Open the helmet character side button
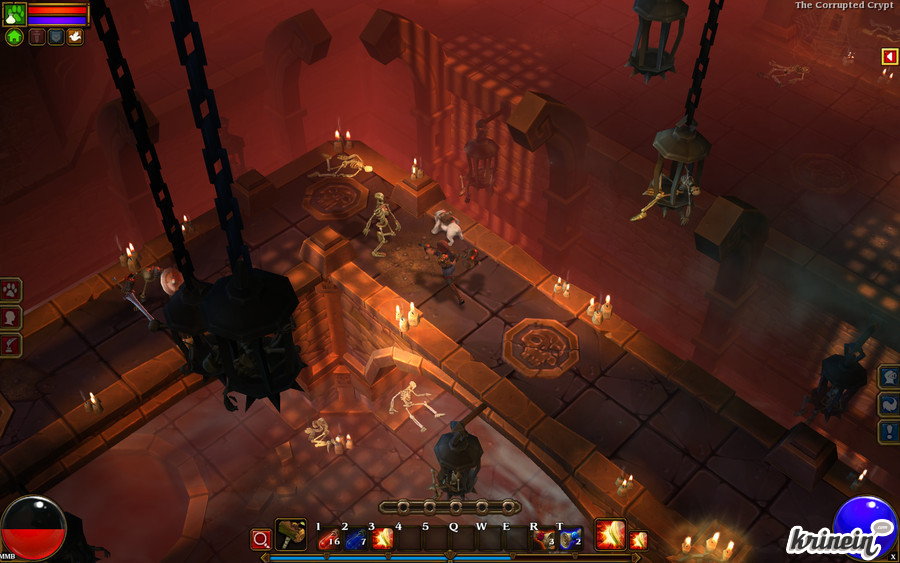900x563 pixels. pos(889,377)
